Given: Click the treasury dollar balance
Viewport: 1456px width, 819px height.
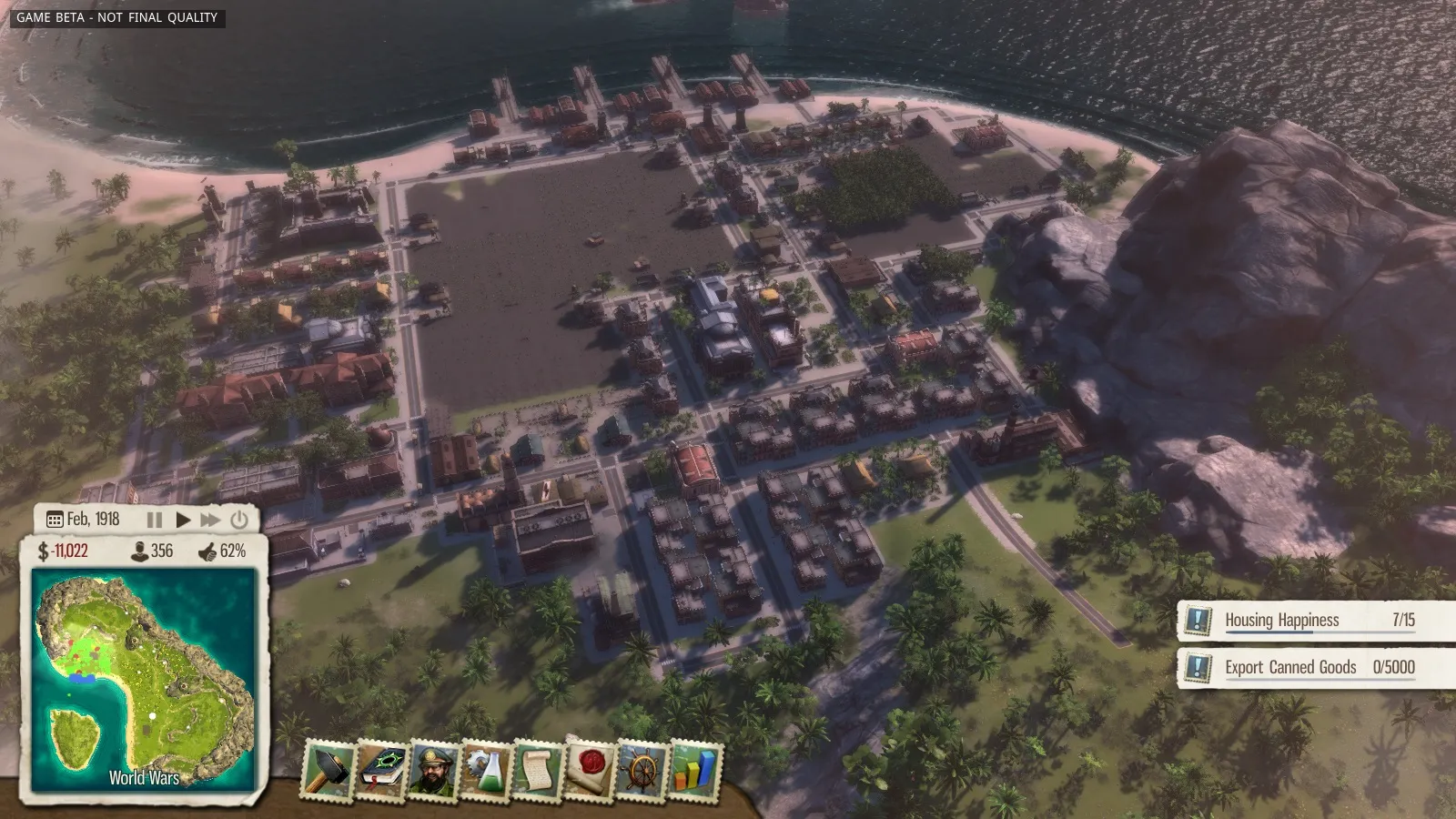Looking at the screenshot, I should (x=63, y=551).
